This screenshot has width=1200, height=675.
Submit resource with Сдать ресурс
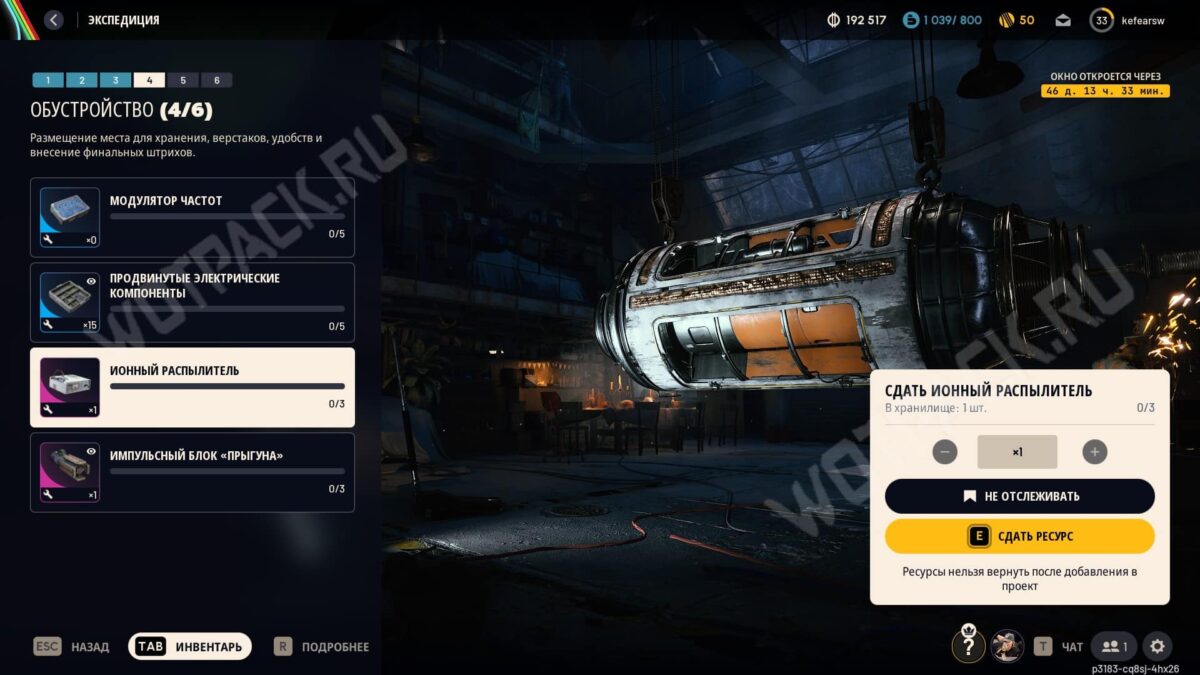[x=1019, y=537]
